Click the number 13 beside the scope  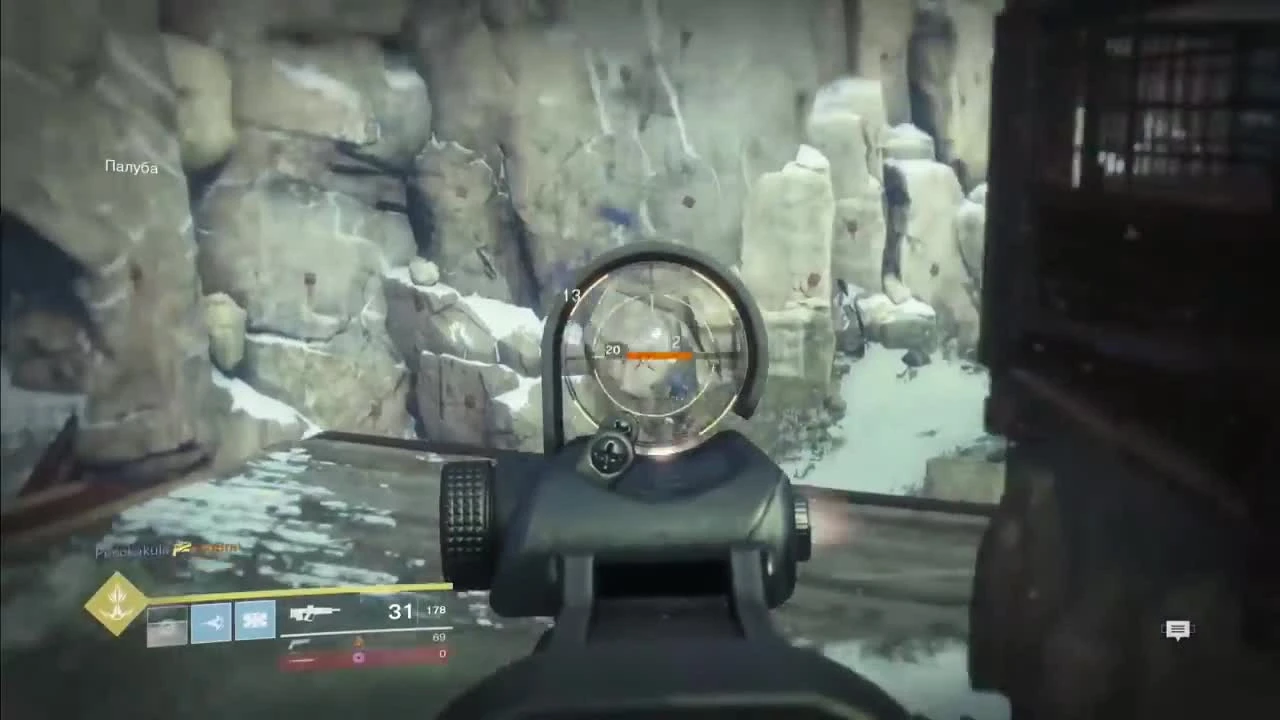pyautogui.click(x=572, y=296)
